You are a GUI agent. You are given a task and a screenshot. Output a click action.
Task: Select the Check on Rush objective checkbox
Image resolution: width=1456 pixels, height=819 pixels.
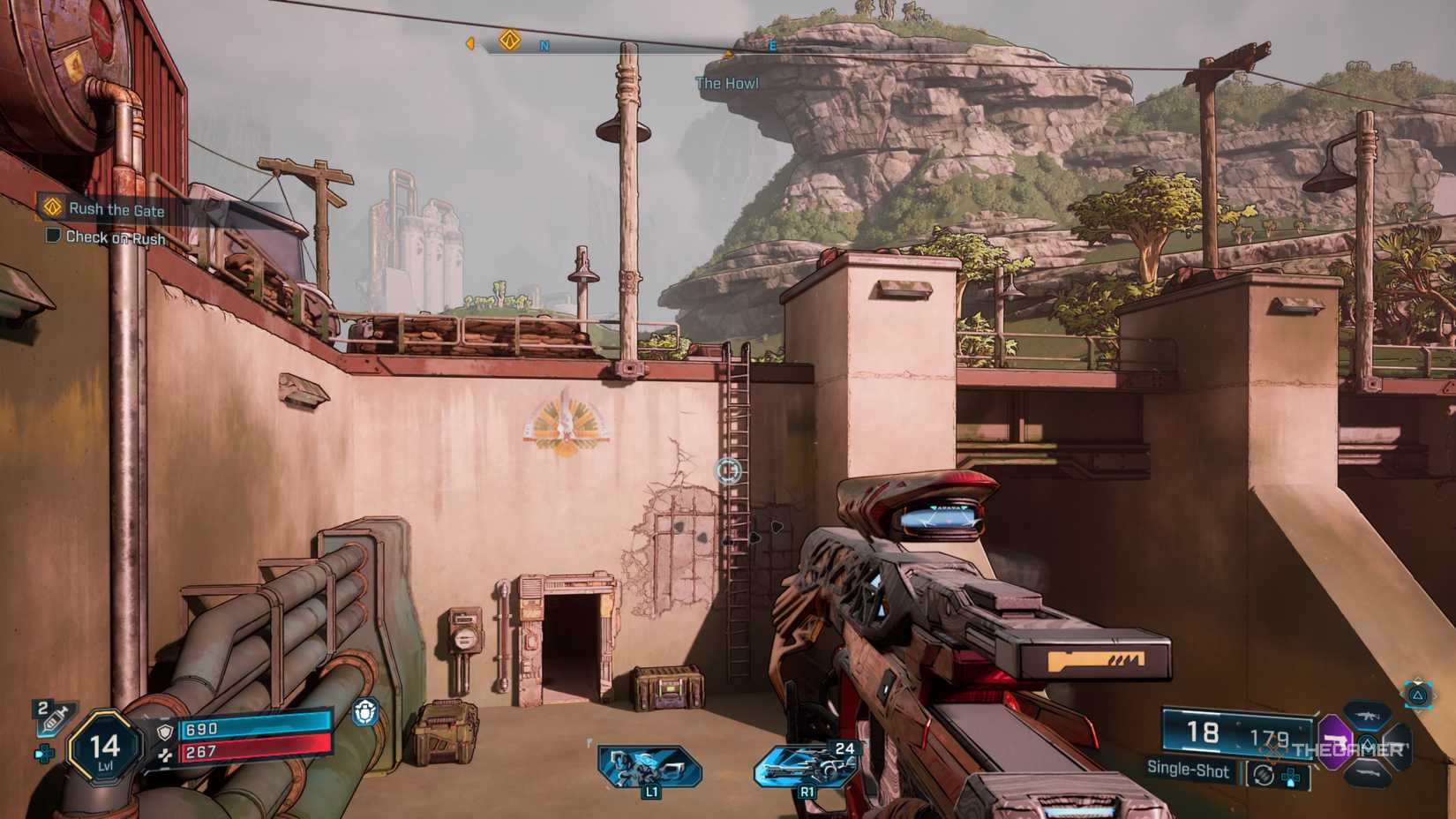[x=53, y=236]
